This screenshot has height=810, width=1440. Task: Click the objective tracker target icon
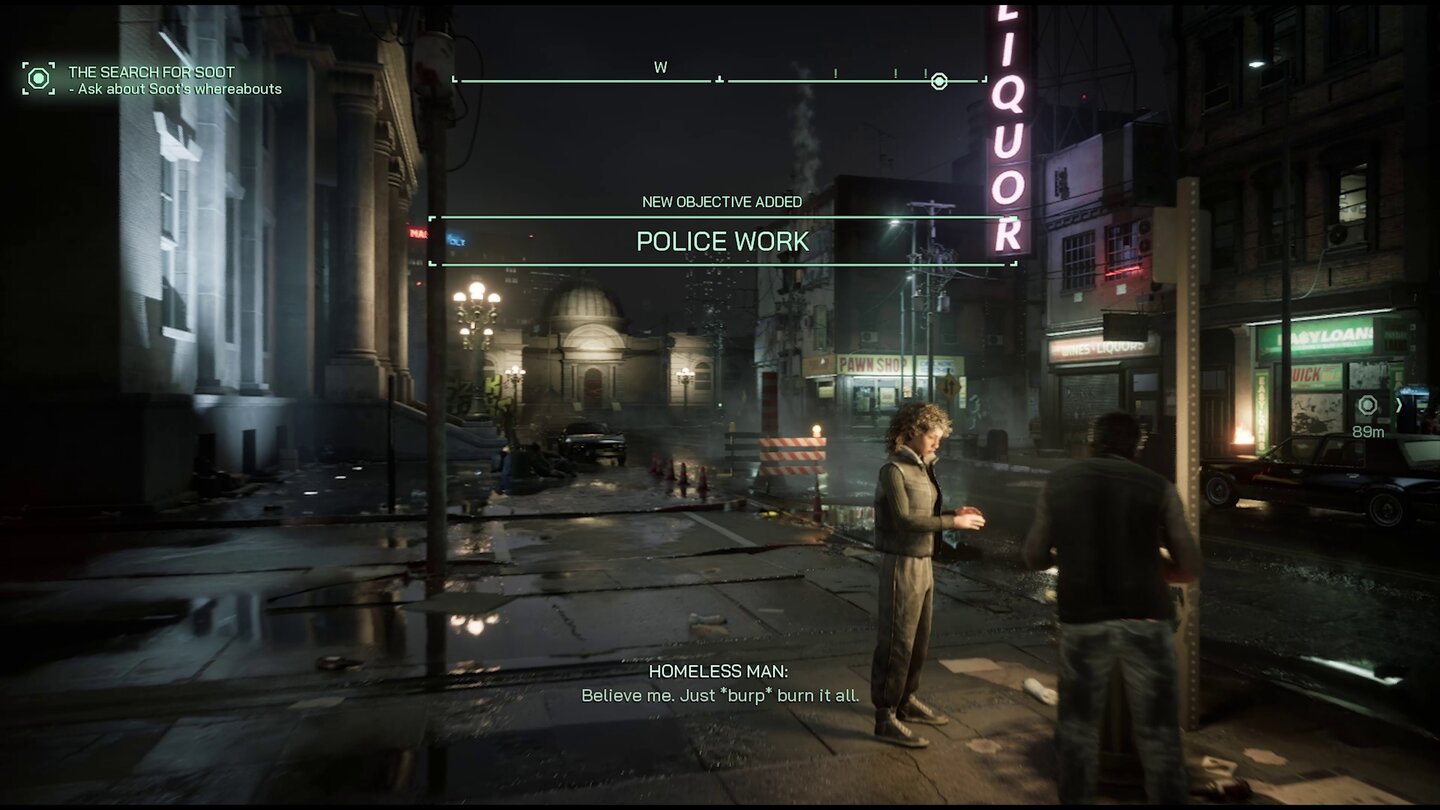[38, 78]
